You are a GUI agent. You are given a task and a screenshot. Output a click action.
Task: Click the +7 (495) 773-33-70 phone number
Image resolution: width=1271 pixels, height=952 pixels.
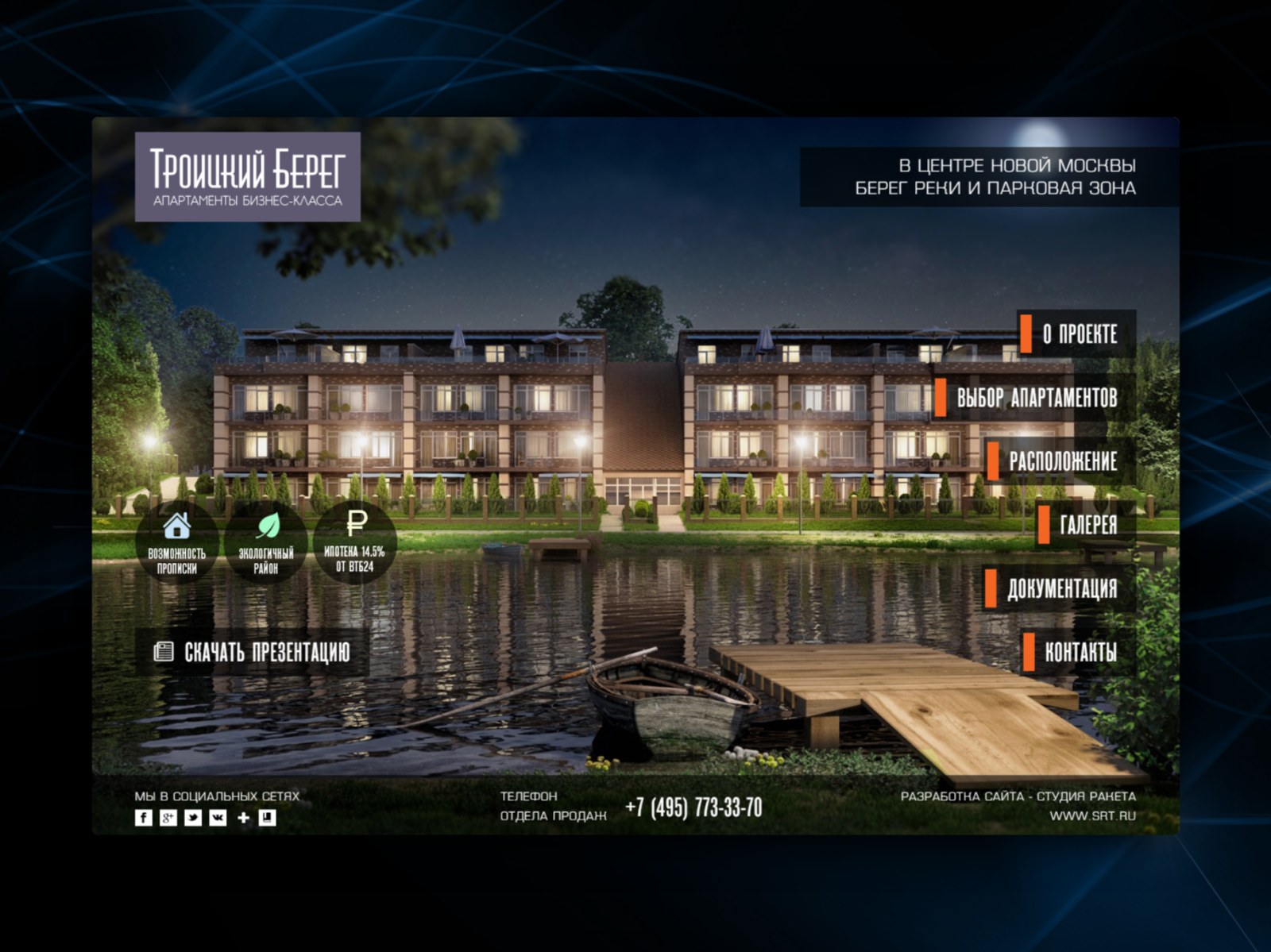(693, 807)
